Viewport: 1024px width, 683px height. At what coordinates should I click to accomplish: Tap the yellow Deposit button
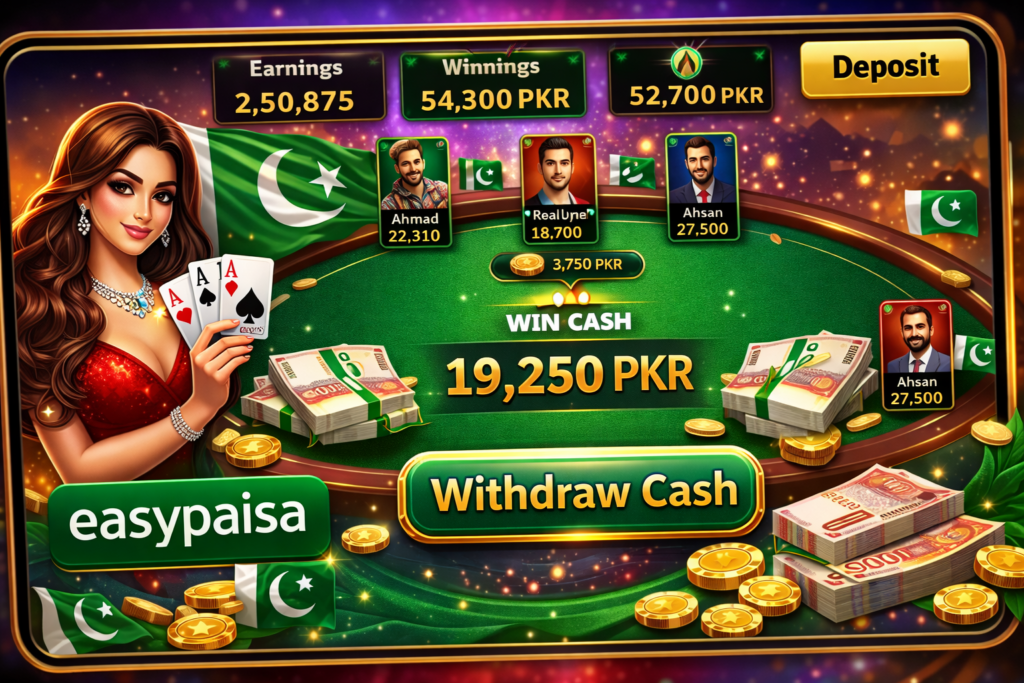click(885, 68)
